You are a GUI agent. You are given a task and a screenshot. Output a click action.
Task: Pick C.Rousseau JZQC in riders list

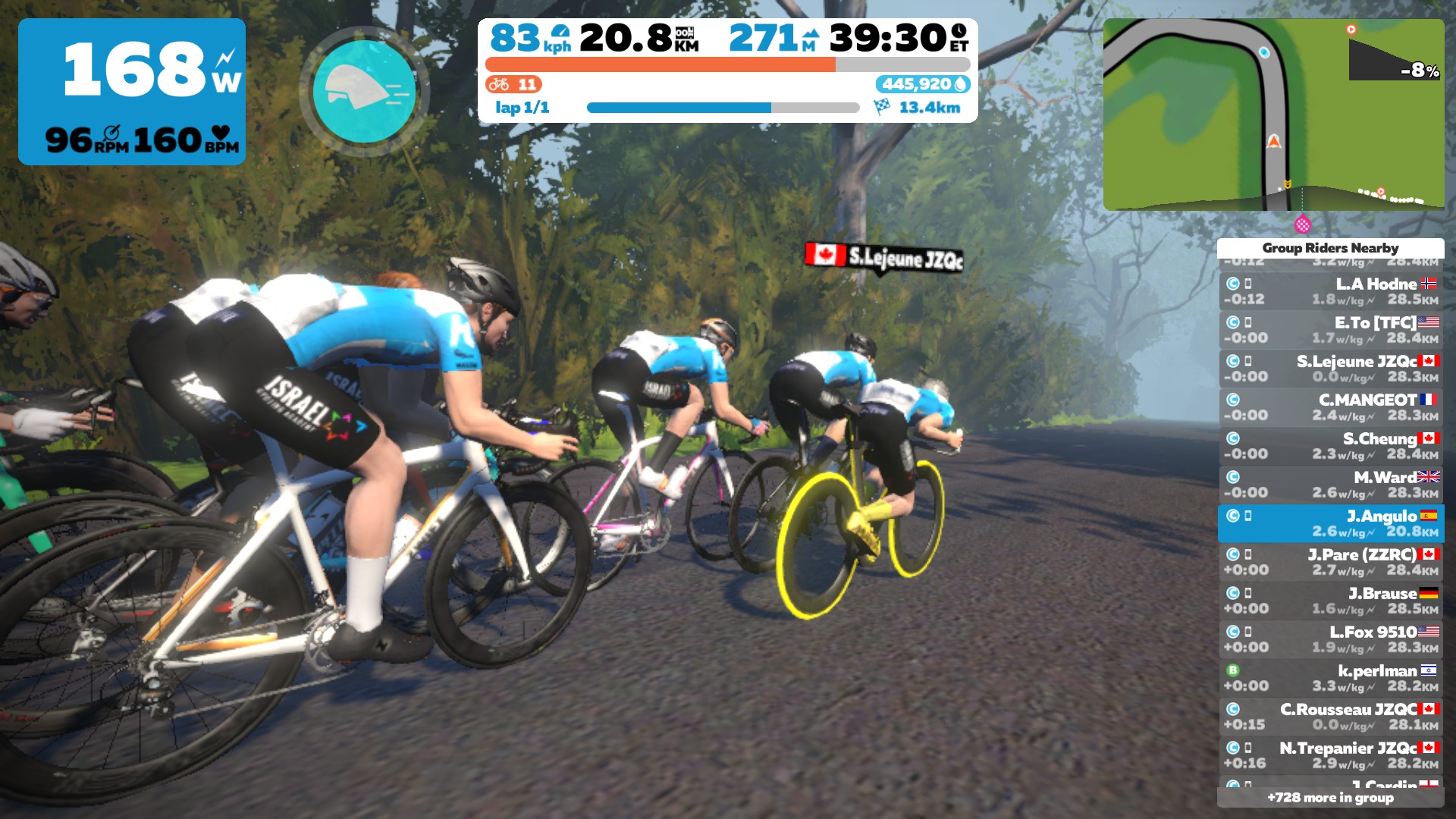(x=1330, y=717)
